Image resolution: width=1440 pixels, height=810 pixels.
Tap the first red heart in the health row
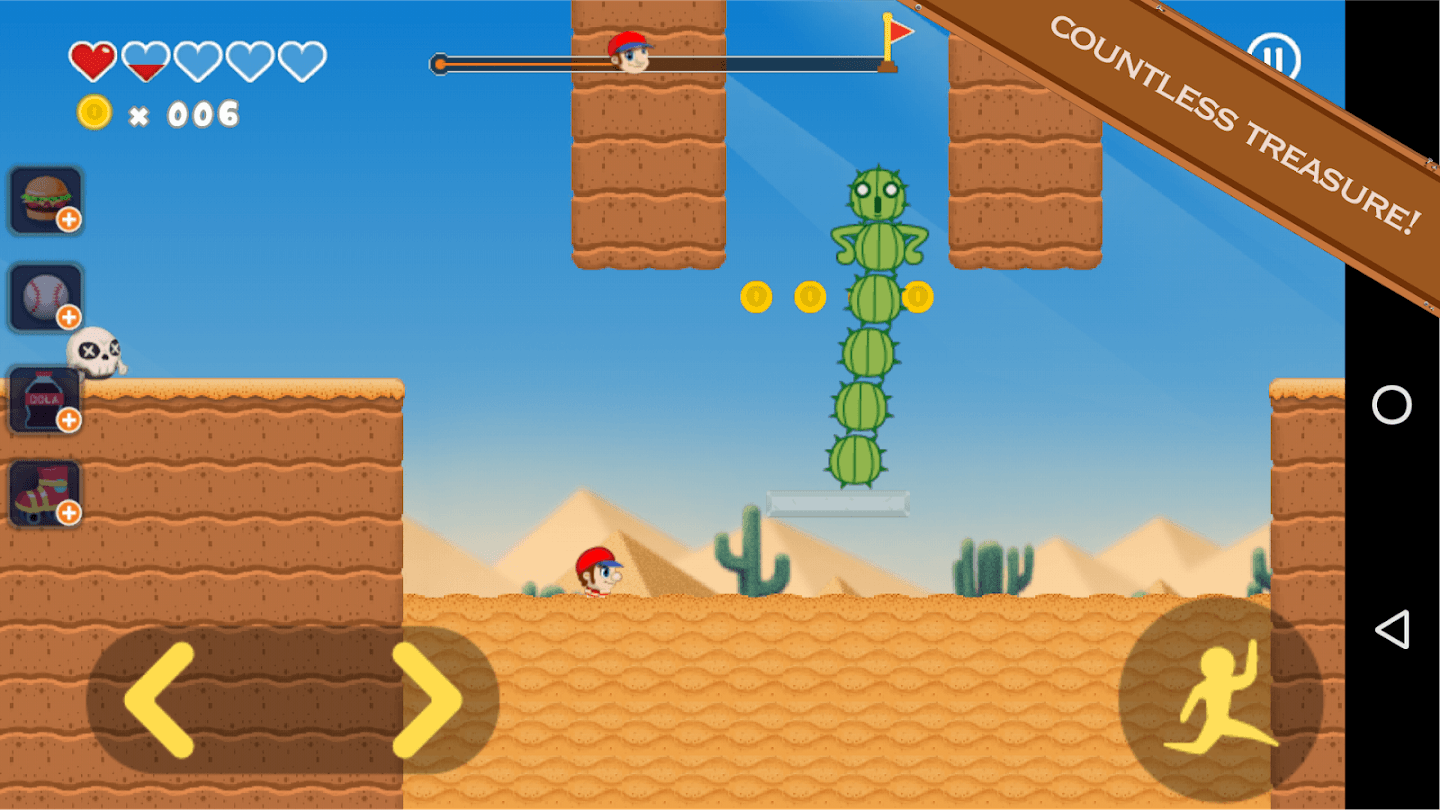click(92, 58)
